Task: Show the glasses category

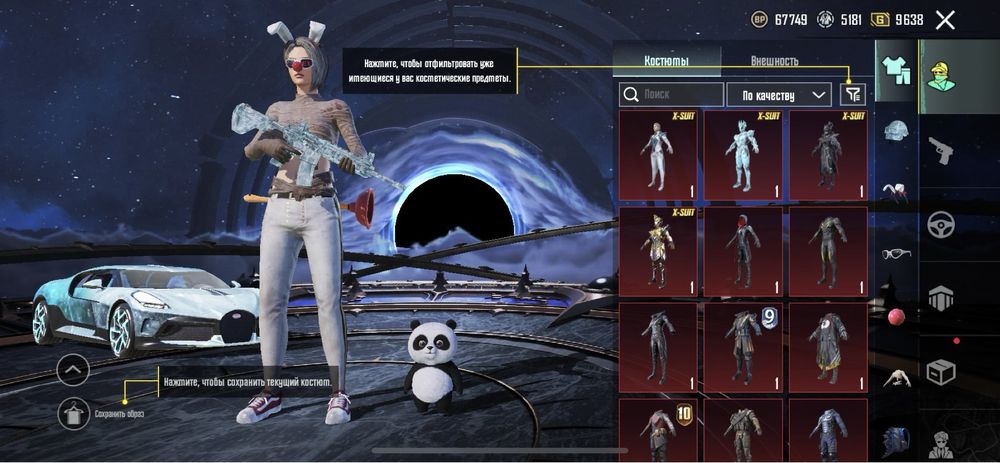Action: (896, 253)
